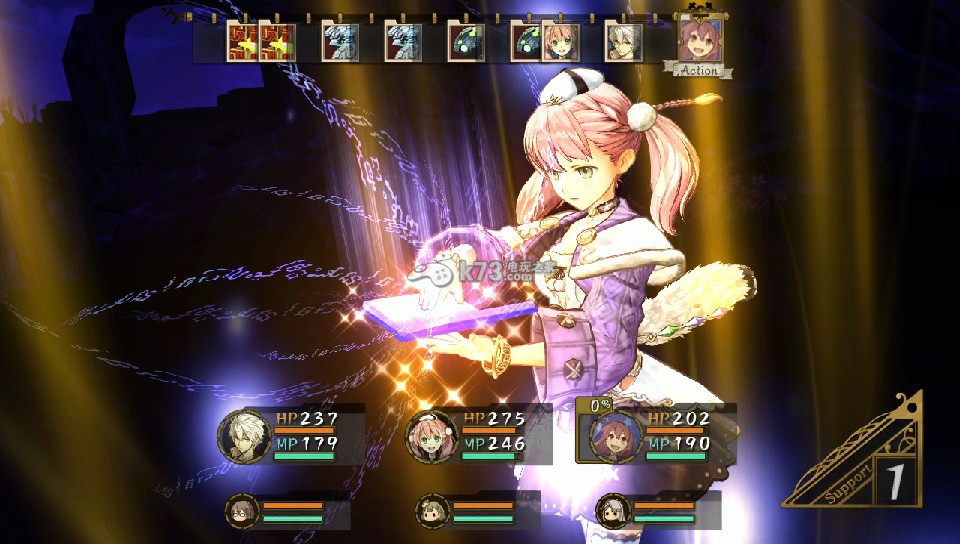Select the silver-haired reserve member portrait
The width and height of the screenshot is (960, 544).
612,511
